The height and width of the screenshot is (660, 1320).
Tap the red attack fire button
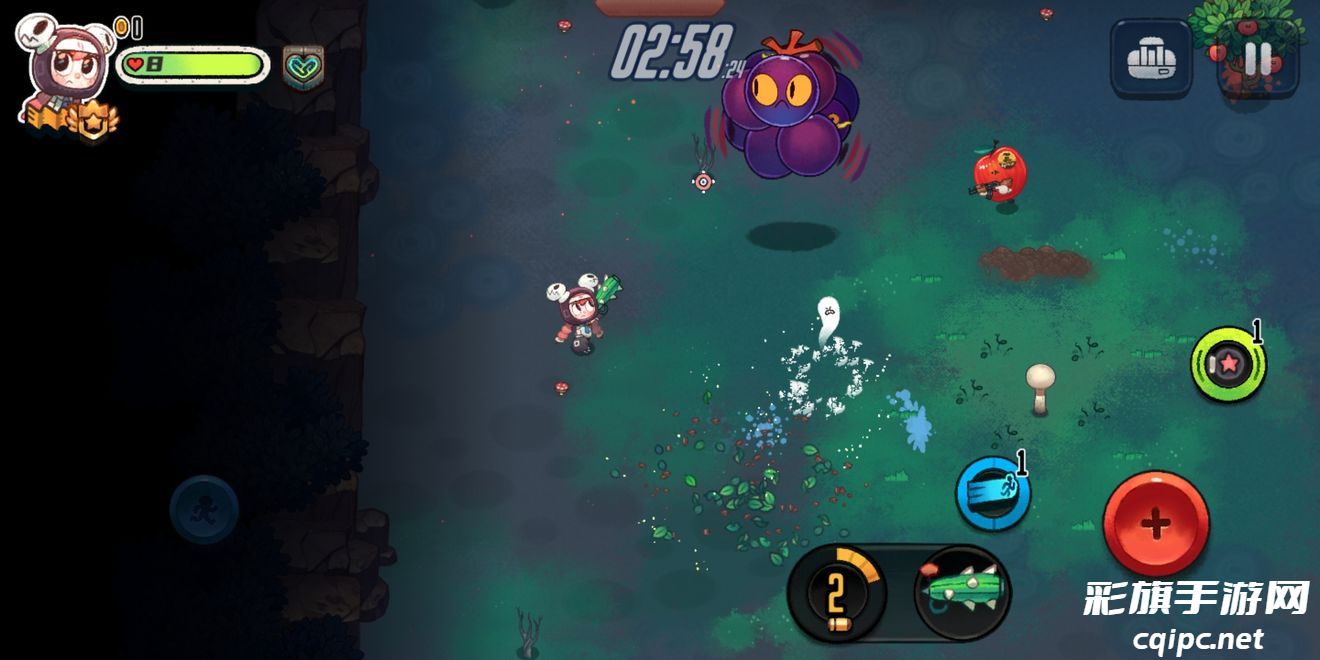click(x=1156, y=523)
